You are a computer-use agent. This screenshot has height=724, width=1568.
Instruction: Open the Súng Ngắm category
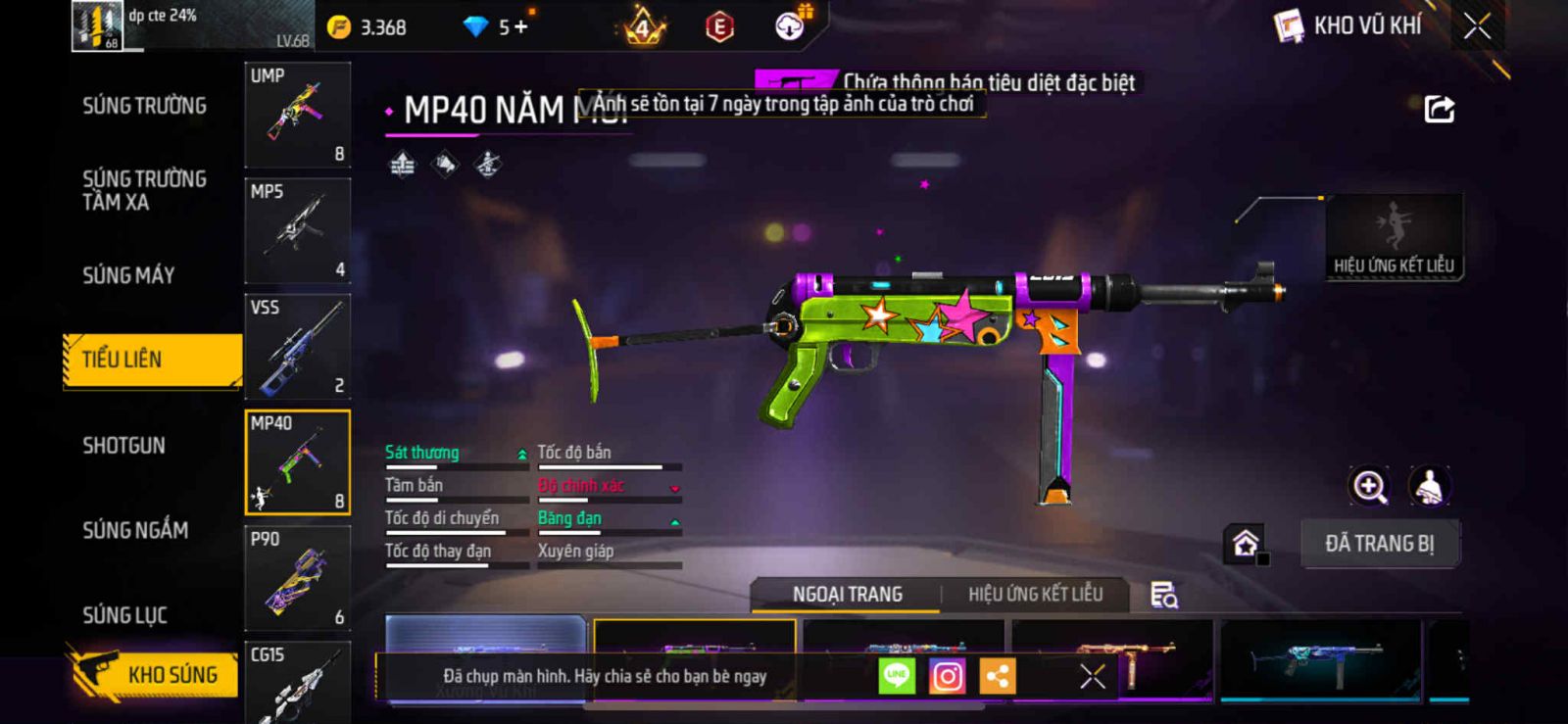[x=135, y=530]
